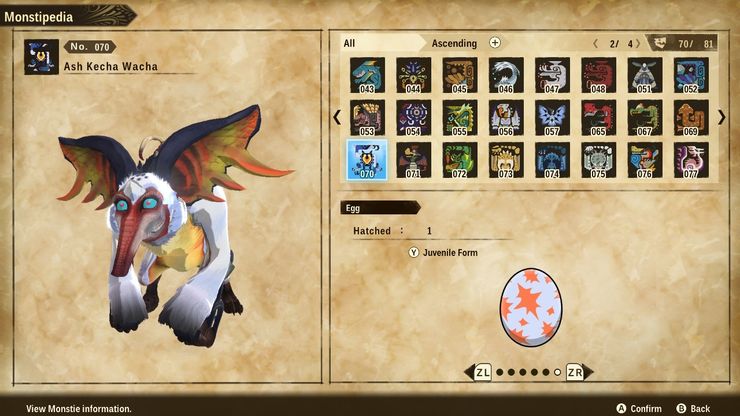
Task: Go to the next page with right arrow
Action: click(721, 117)
